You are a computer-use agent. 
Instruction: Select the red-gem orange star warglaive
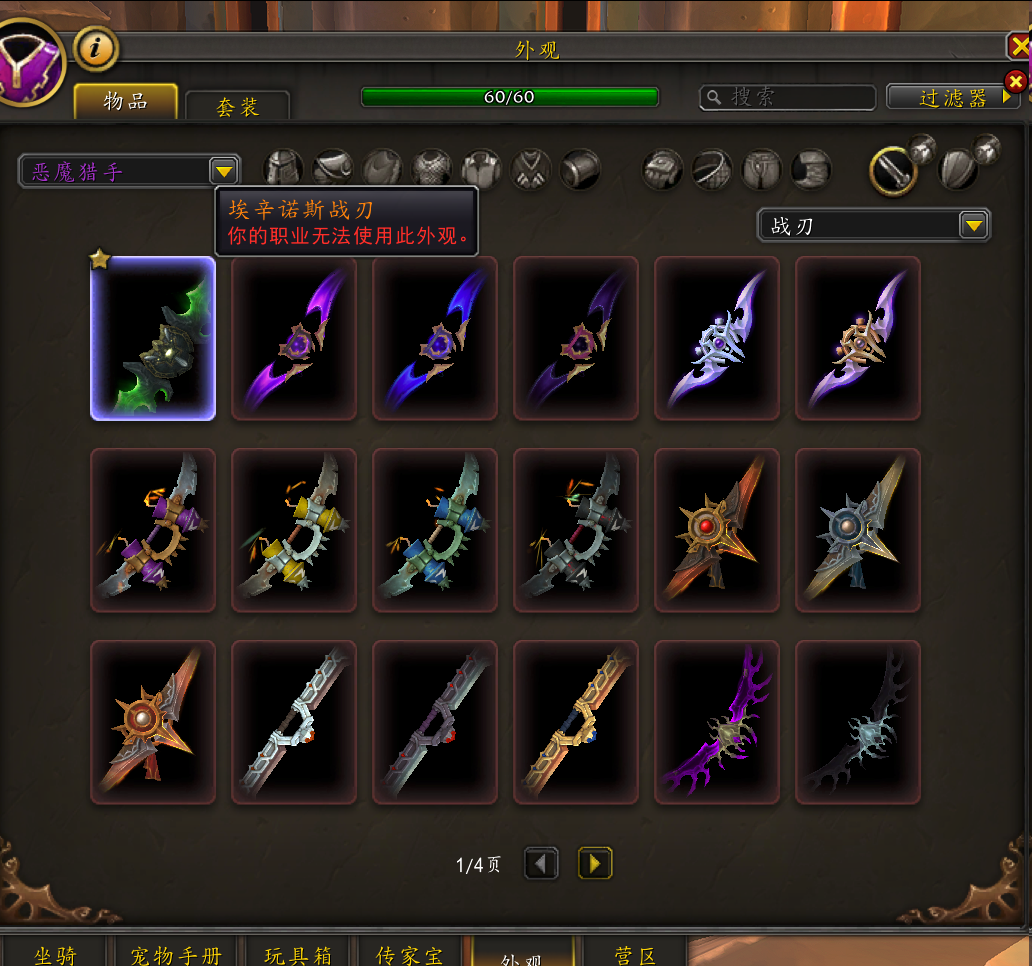click(x=717, y=530)
